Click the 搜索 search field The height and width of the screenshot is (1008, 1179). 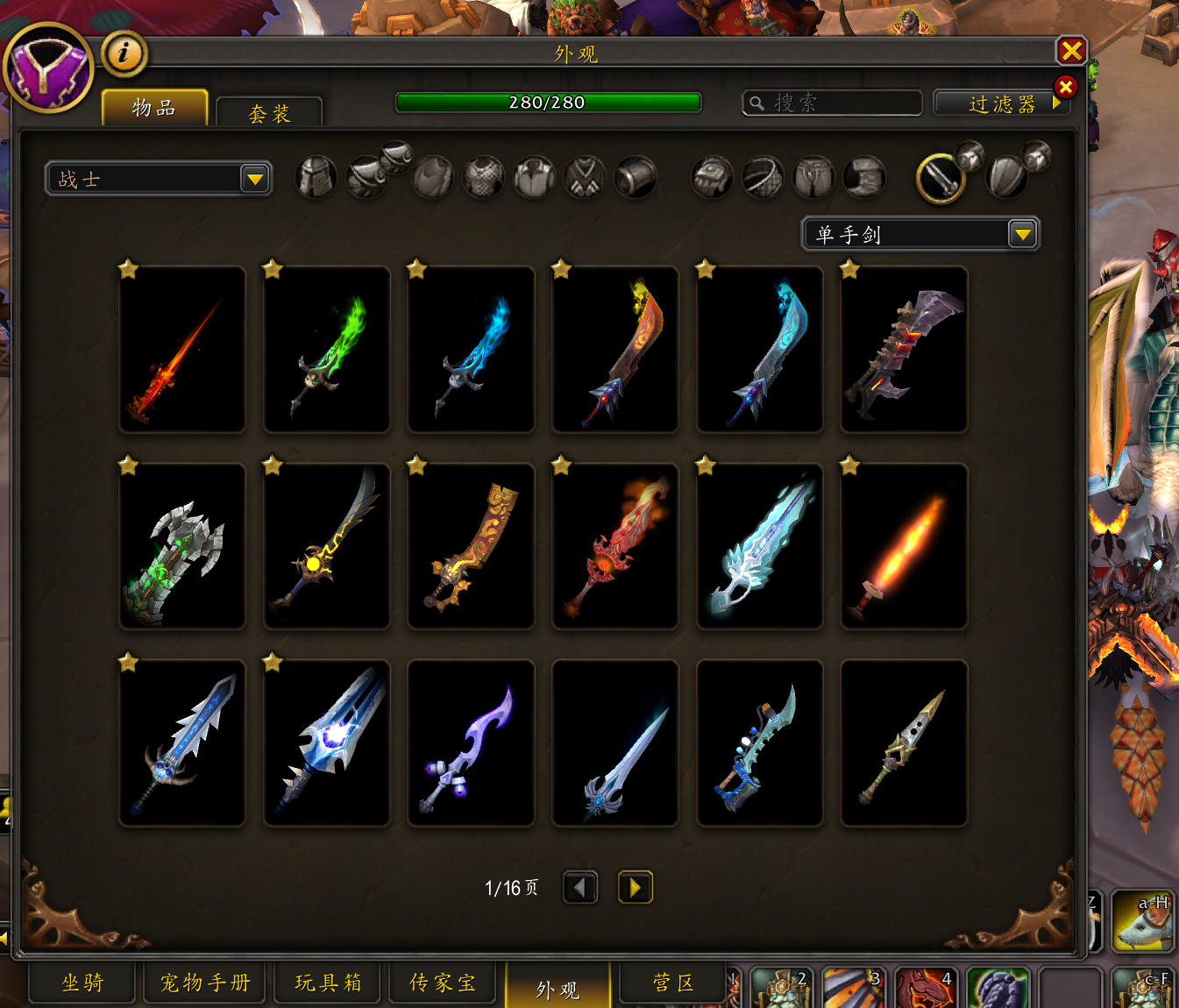833,103
